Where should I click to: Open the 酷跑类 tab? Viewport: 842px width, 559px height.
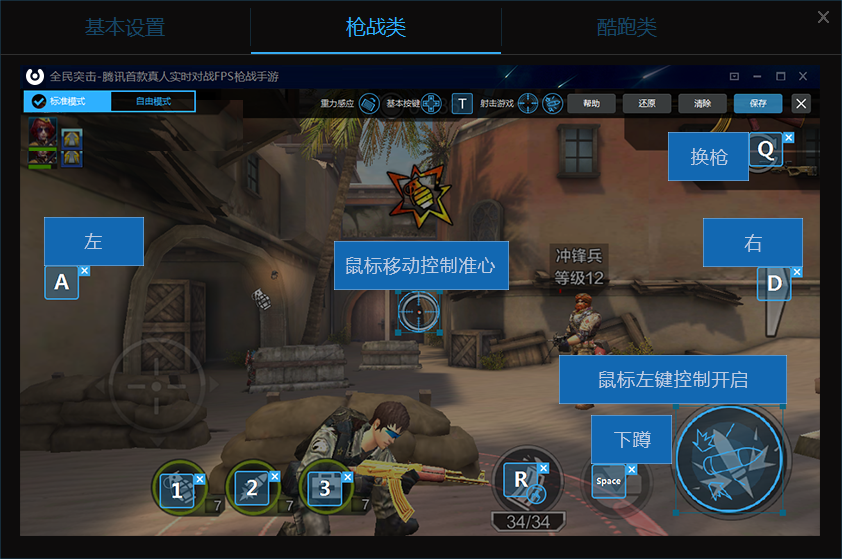(626, 28)
